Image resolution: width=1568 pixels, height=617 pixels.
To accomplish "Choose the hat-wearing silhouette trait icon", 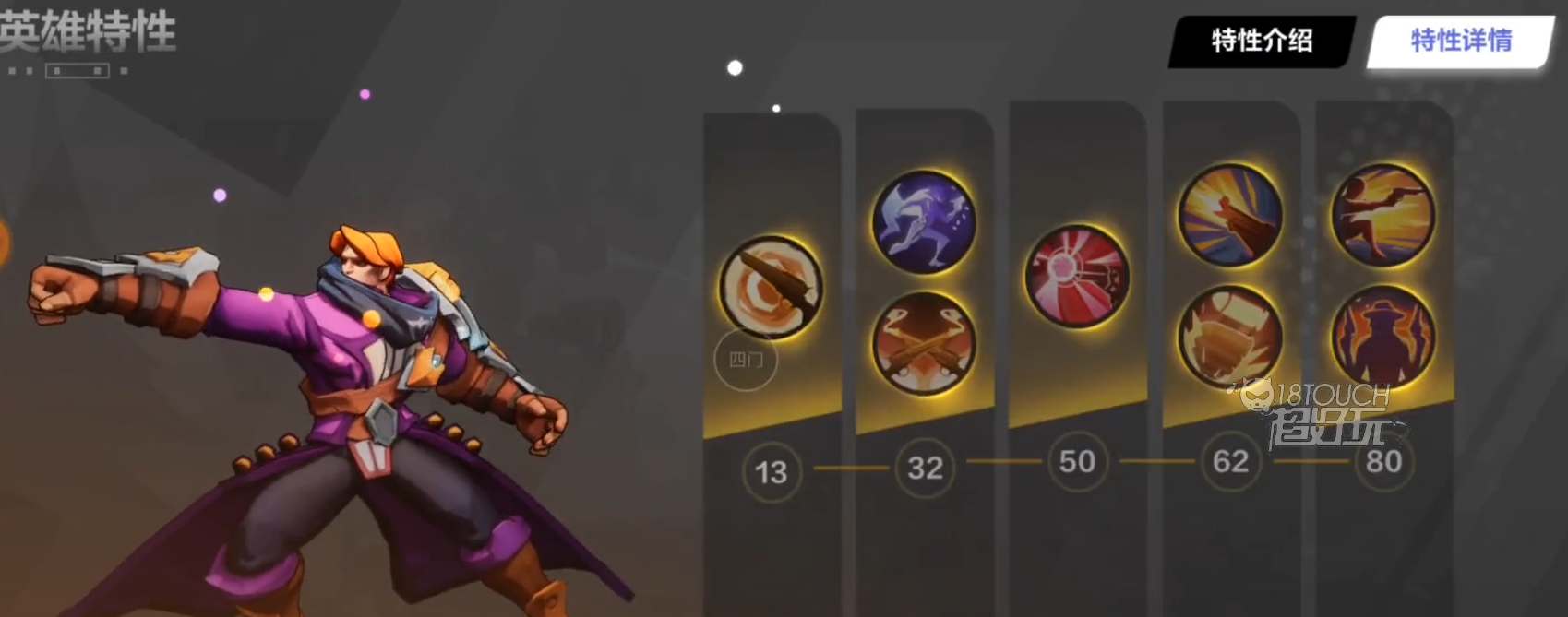I will (x=1382, y=337).
